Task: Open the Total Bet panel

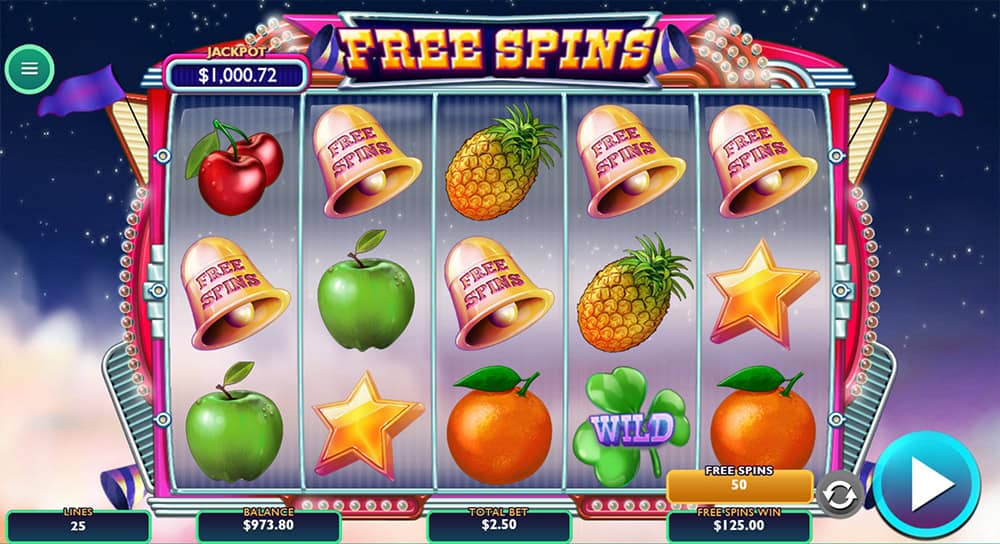Action: pos(499,525)
